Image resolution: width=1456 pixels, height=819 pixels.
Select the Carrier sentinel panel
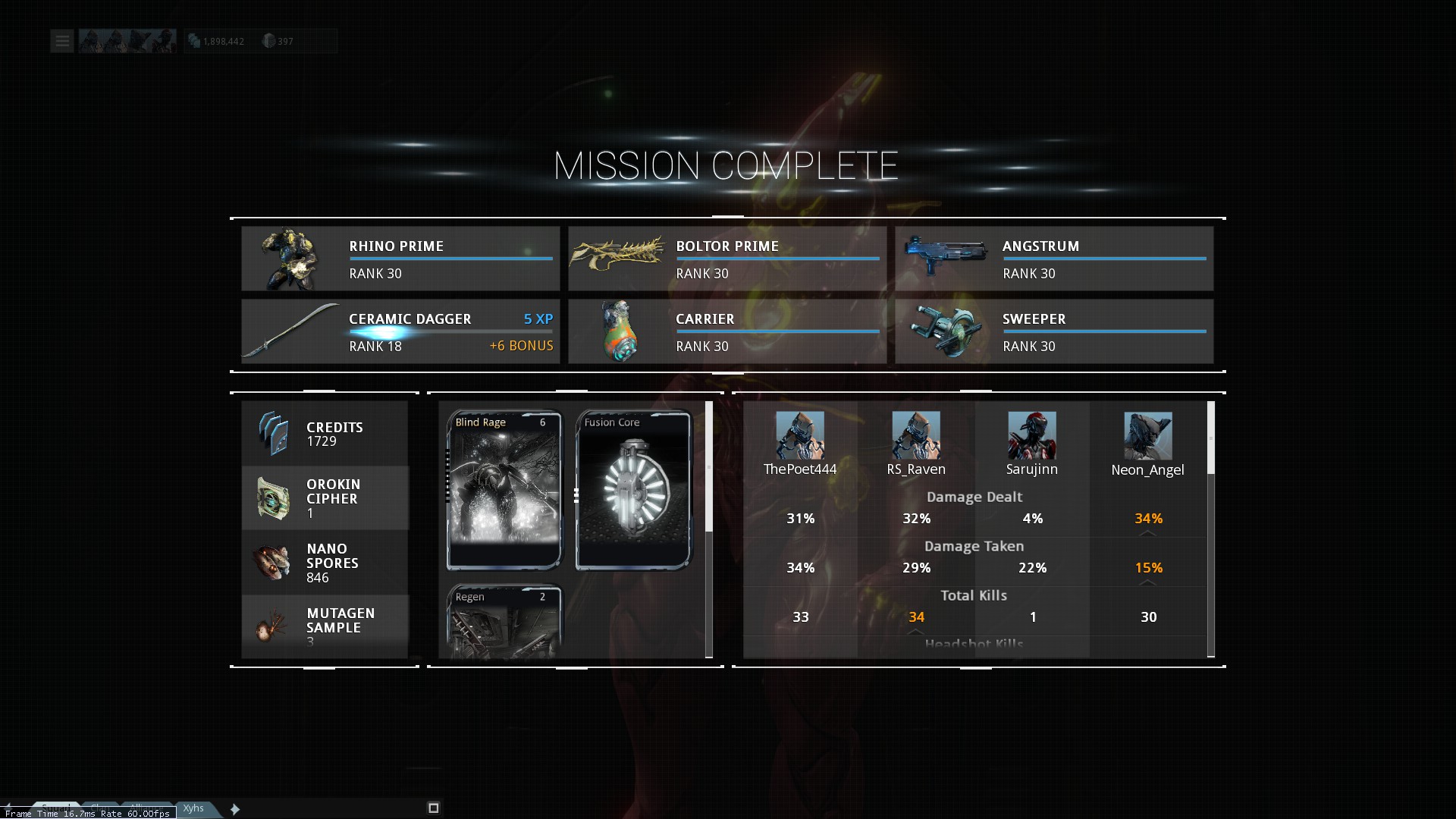tap(726, 331)
